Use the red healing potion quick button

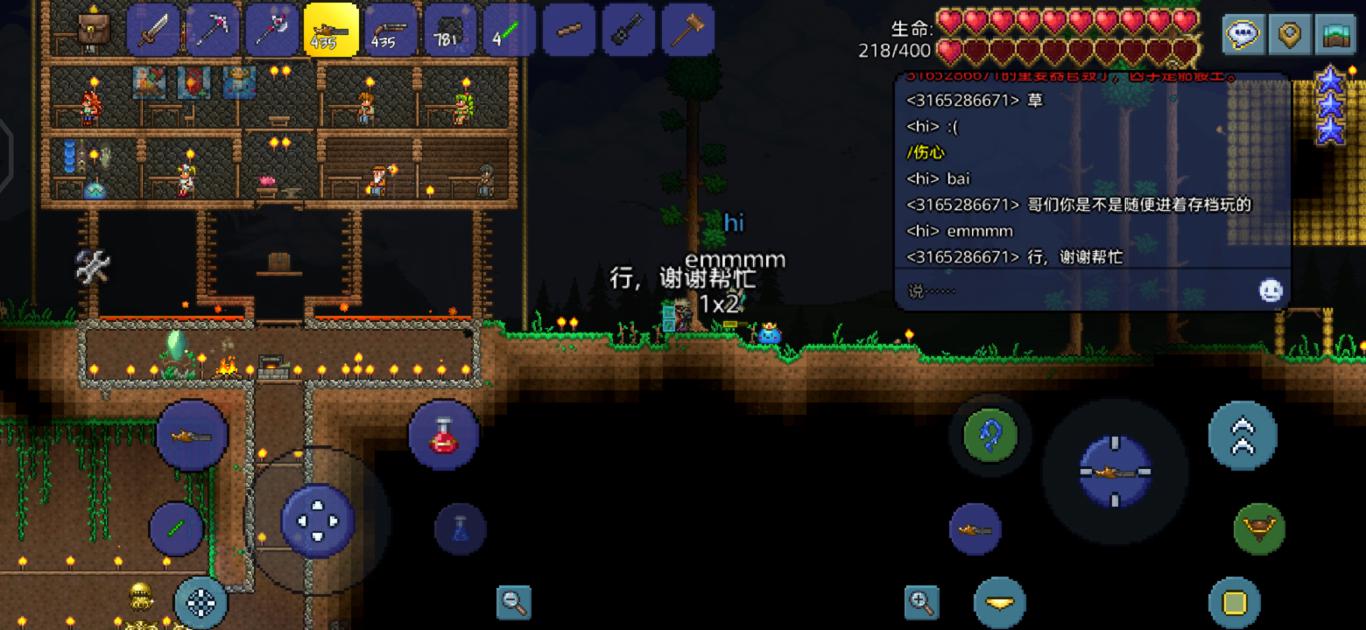[443, 435]
